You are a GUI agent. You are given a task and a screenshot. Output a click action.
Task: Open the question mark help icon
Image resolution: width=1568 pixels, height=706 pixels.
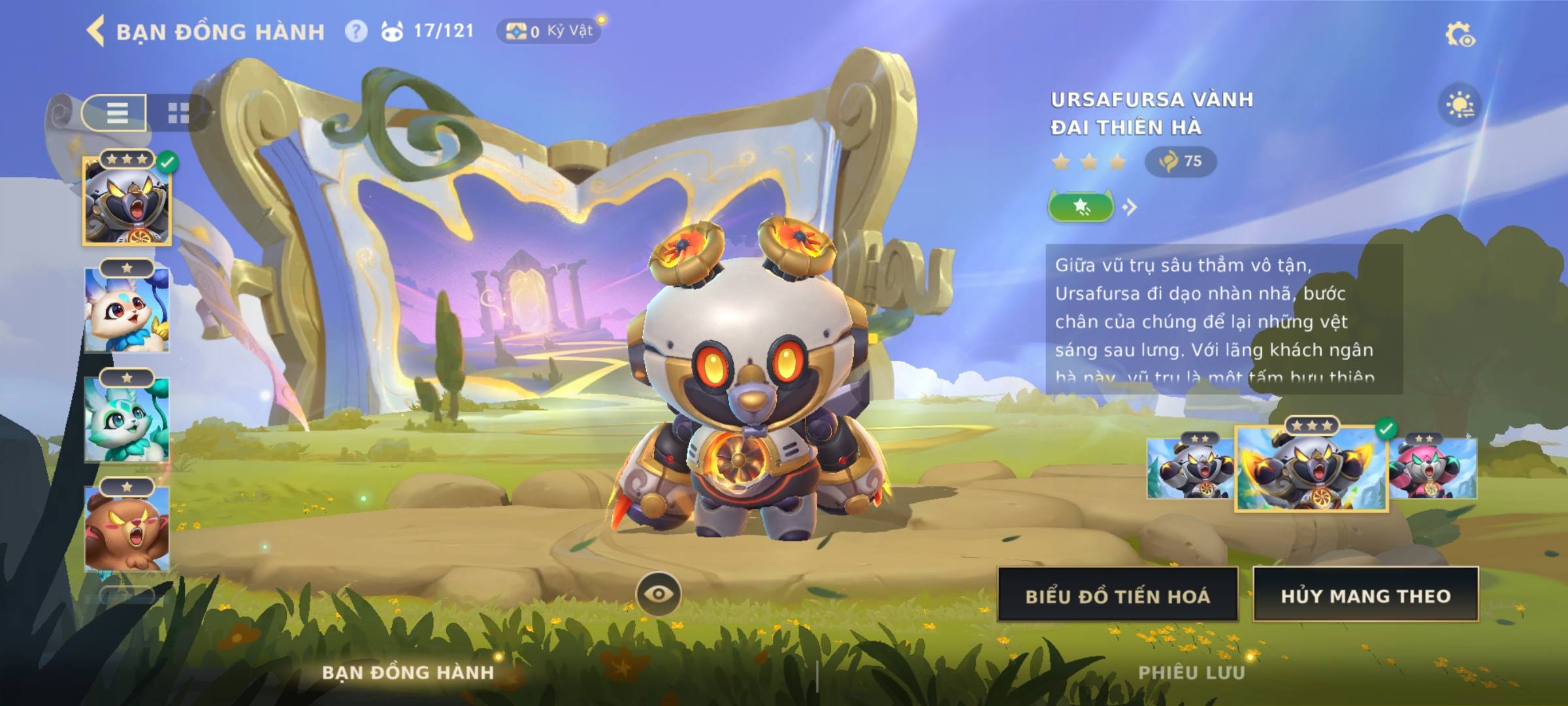coord(356,31)
